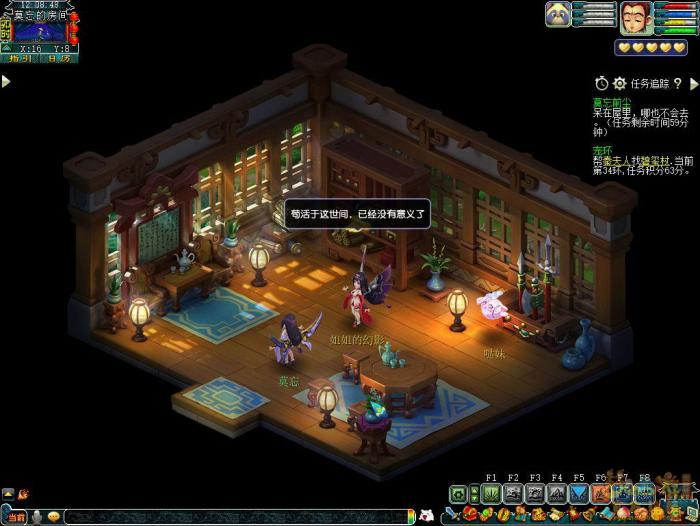Collapse the 任务追踪 quest tracker arrow
700x526 pixels.
click(693, 84)
